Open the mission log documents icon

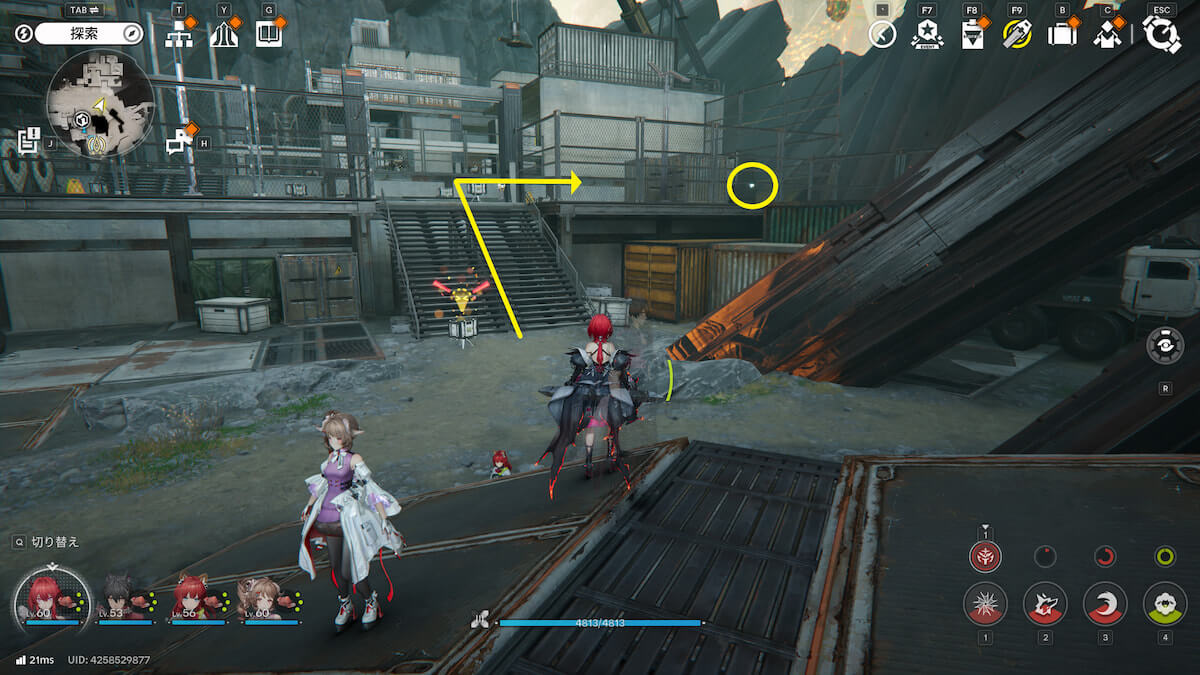point(28,139)
